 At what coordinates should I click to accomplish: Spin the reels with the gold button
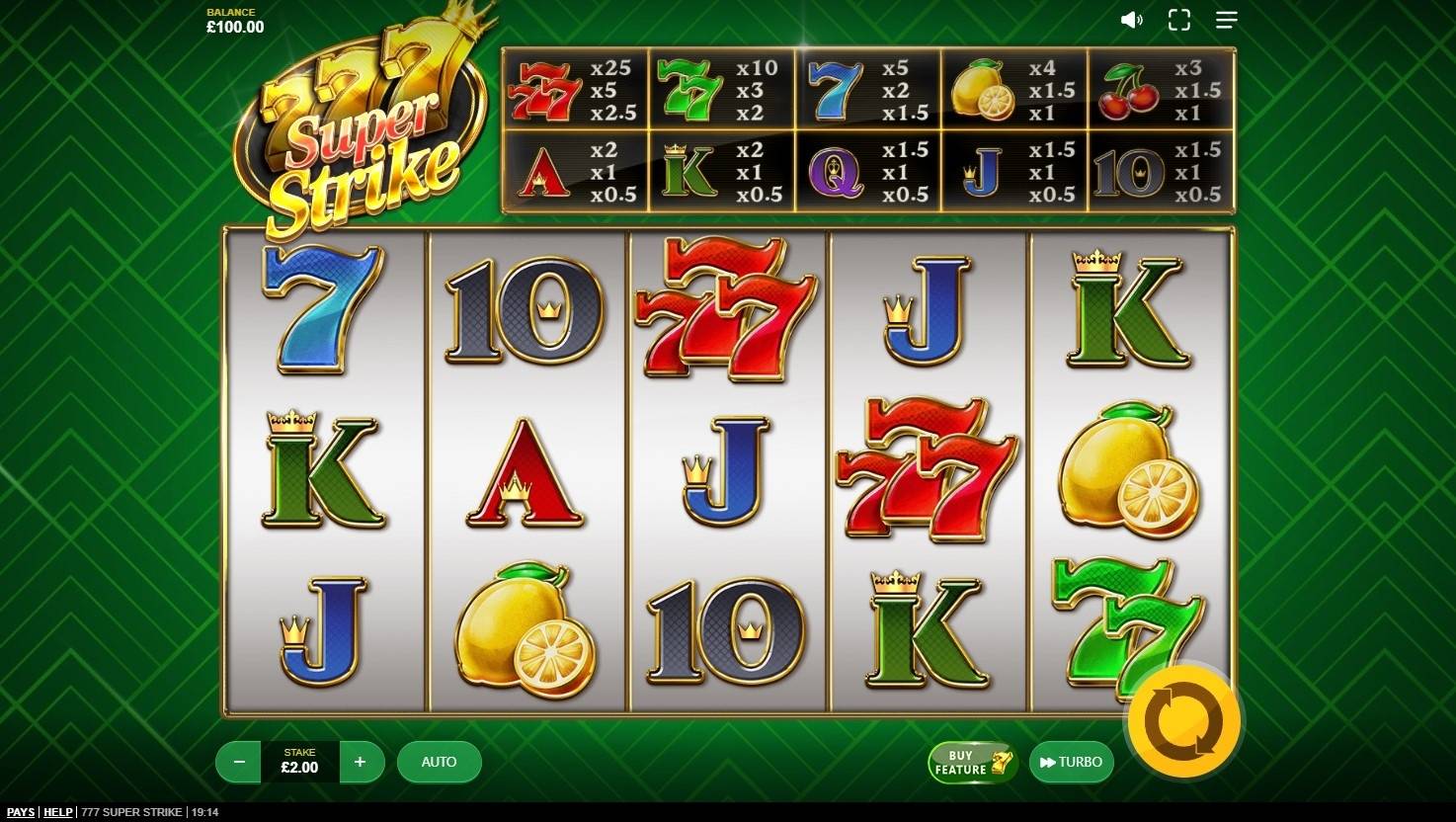(x=1183, y=722)
